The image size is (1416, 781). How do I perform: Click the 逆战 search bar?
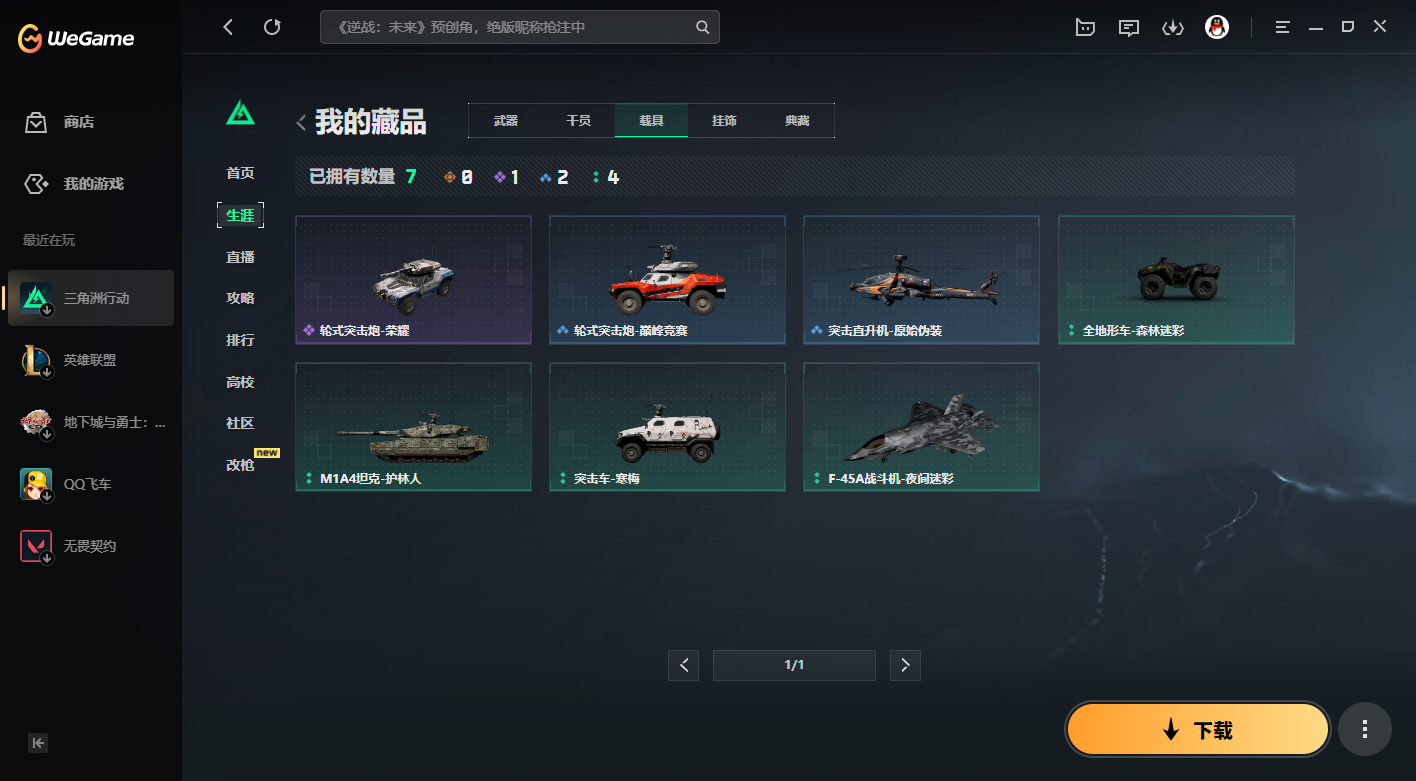(520, 27)
